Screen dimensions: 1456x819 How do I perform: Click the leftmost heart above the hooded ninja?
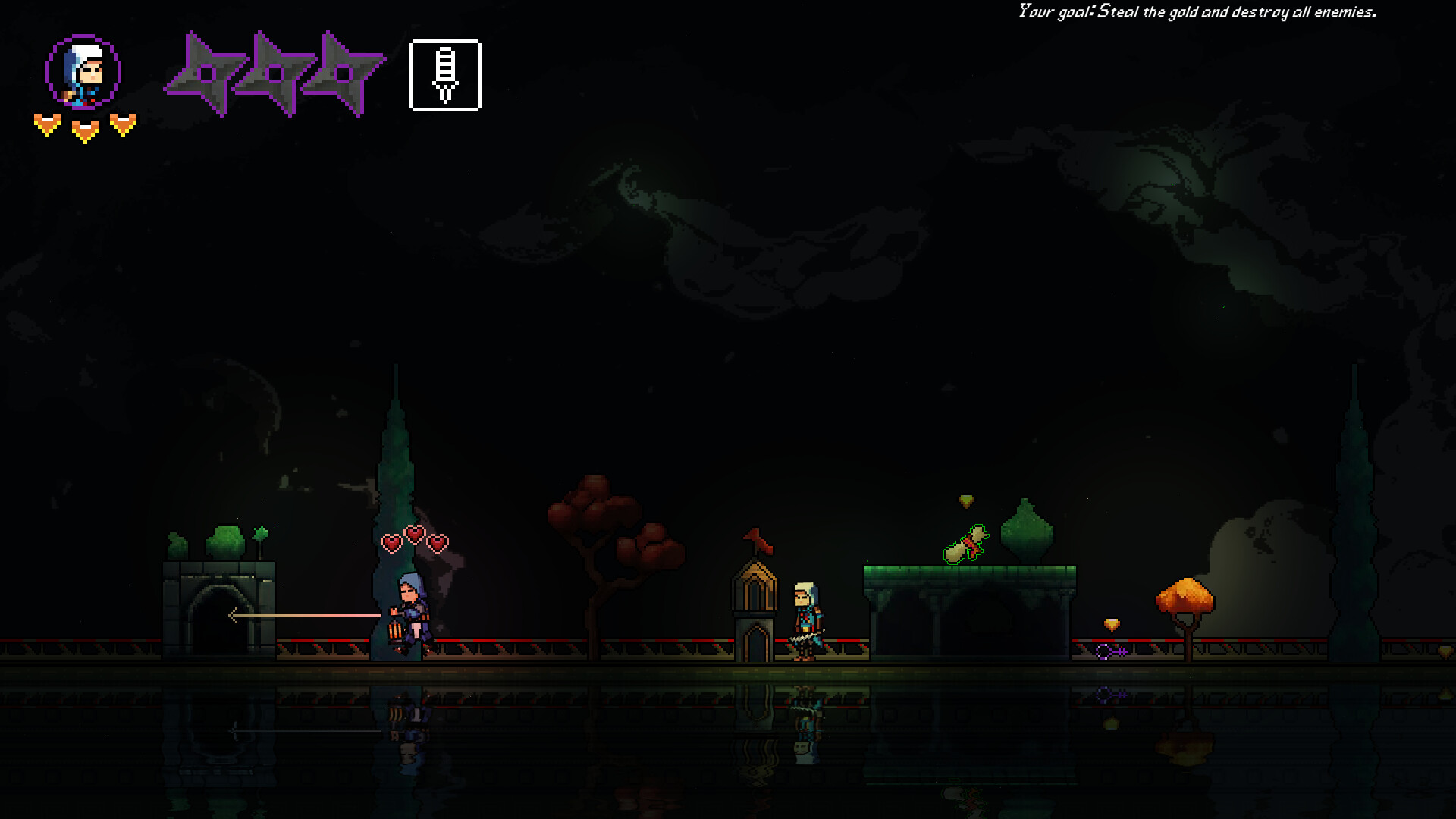click(x=391, y=544)
